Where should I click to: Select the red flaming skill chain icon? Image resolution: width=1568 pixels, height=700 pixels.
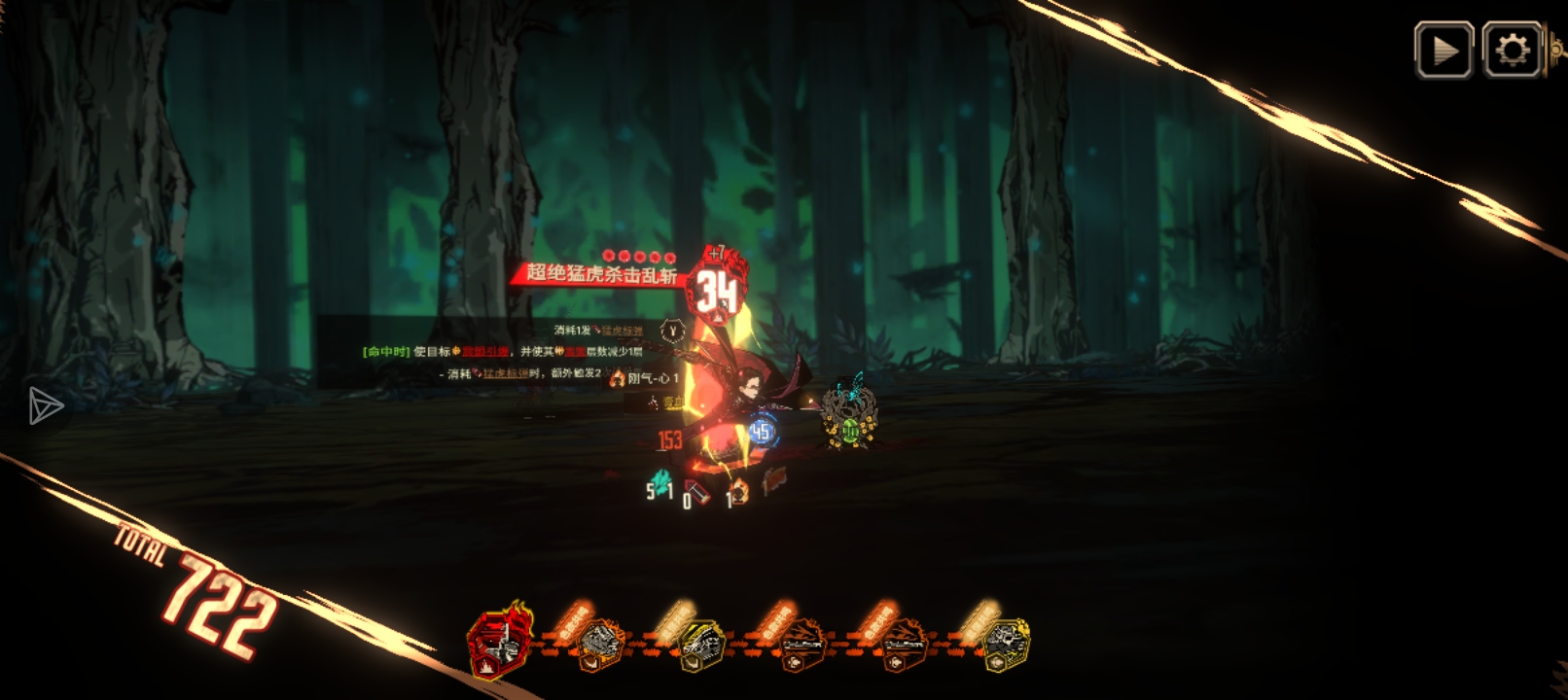click(500, 642)
